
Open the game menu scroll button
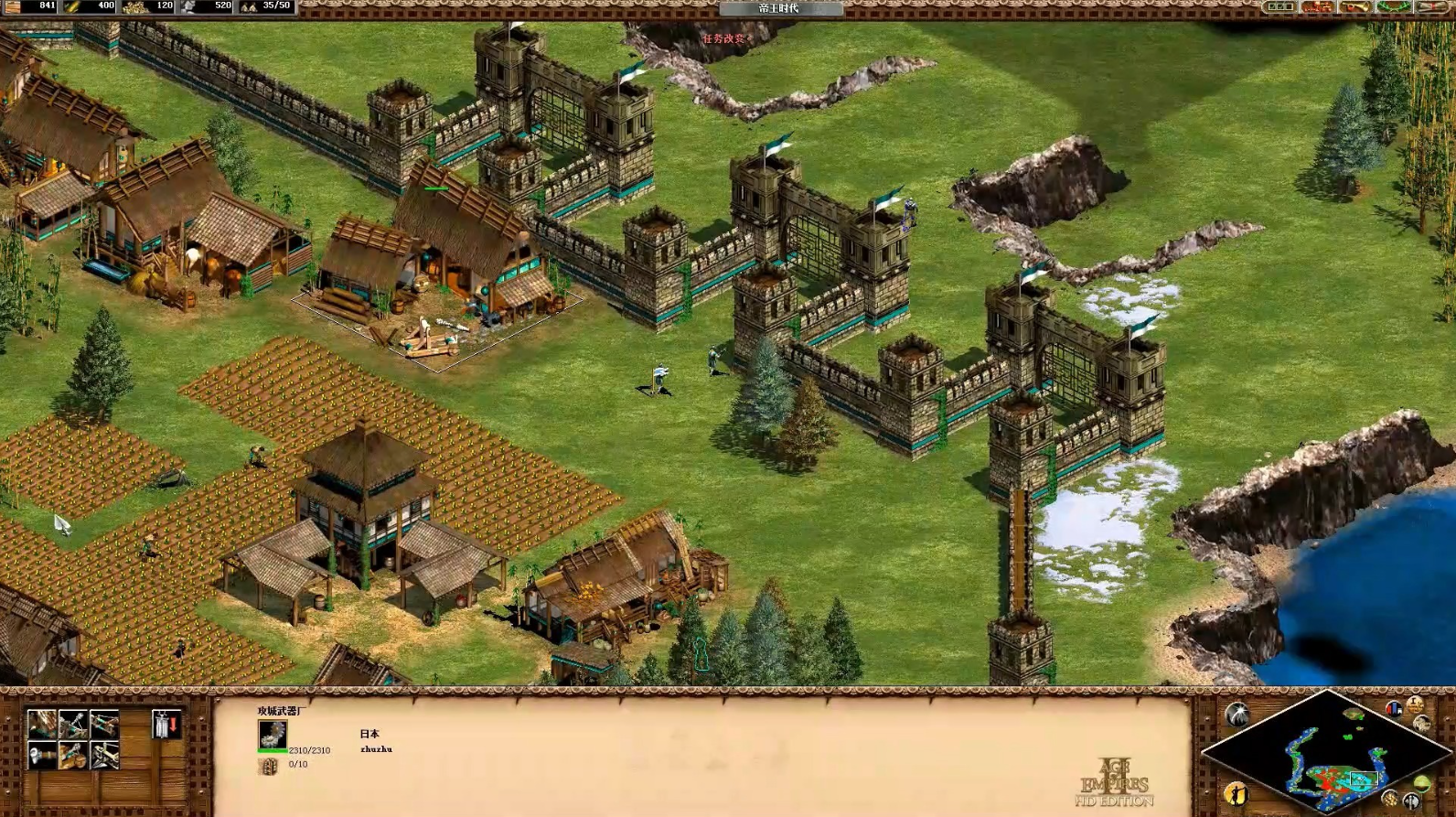point(1430,7)
